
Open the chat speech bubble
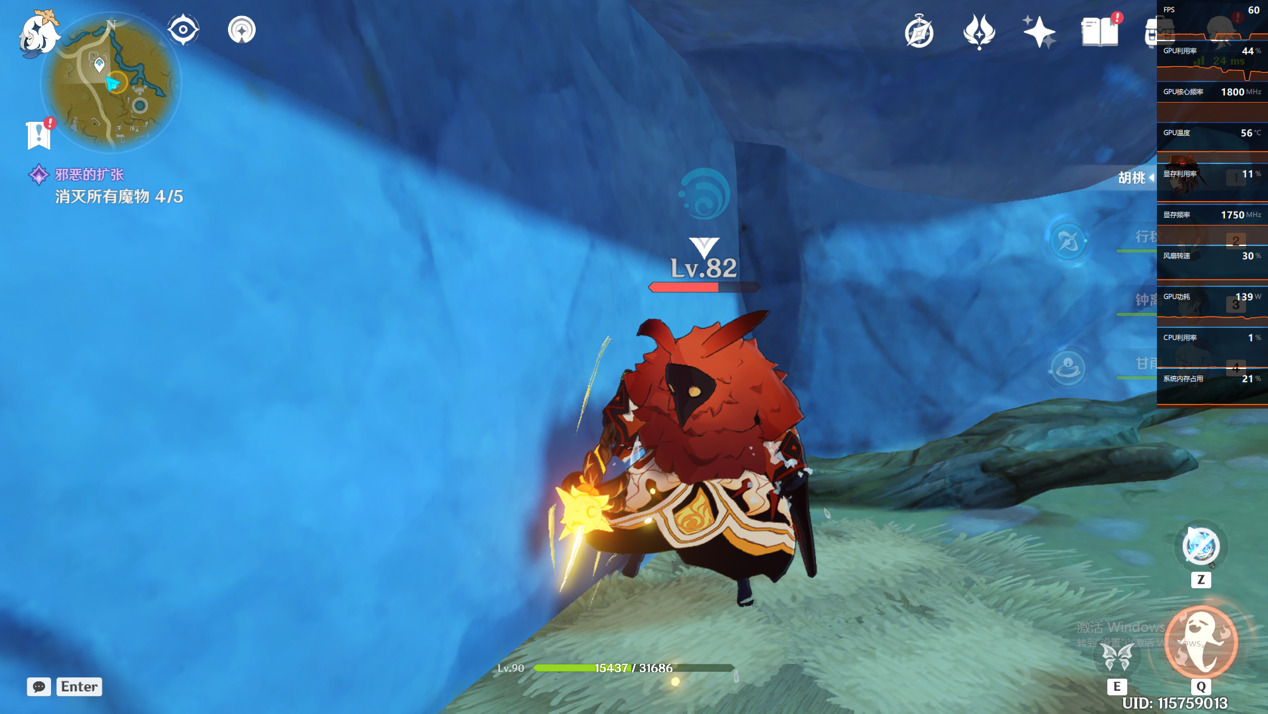click(x=39, y=687)
